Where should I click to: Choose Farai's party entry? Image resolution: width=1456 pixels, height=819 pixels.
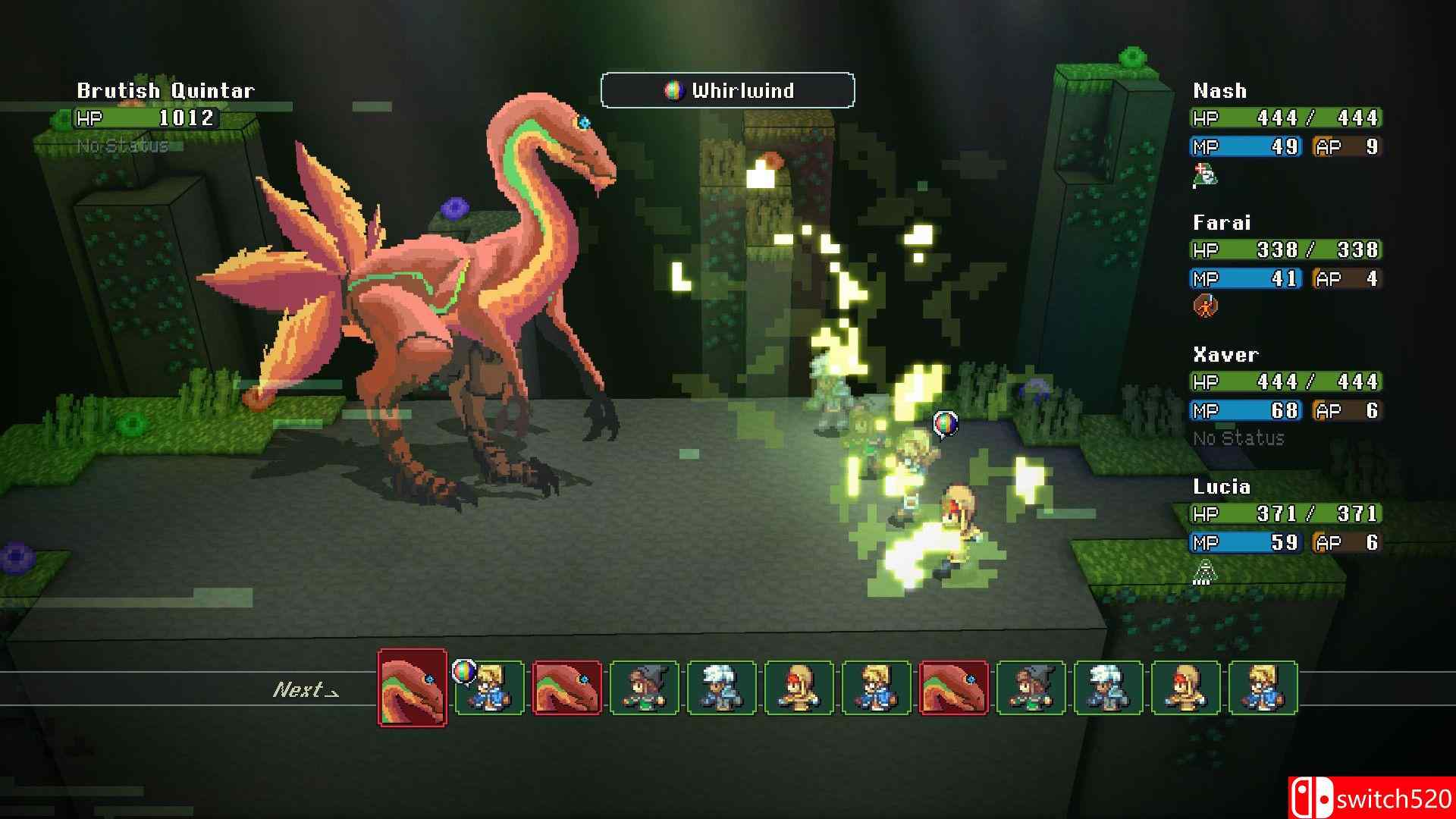pyautogui.click(x=1221, y=223)
